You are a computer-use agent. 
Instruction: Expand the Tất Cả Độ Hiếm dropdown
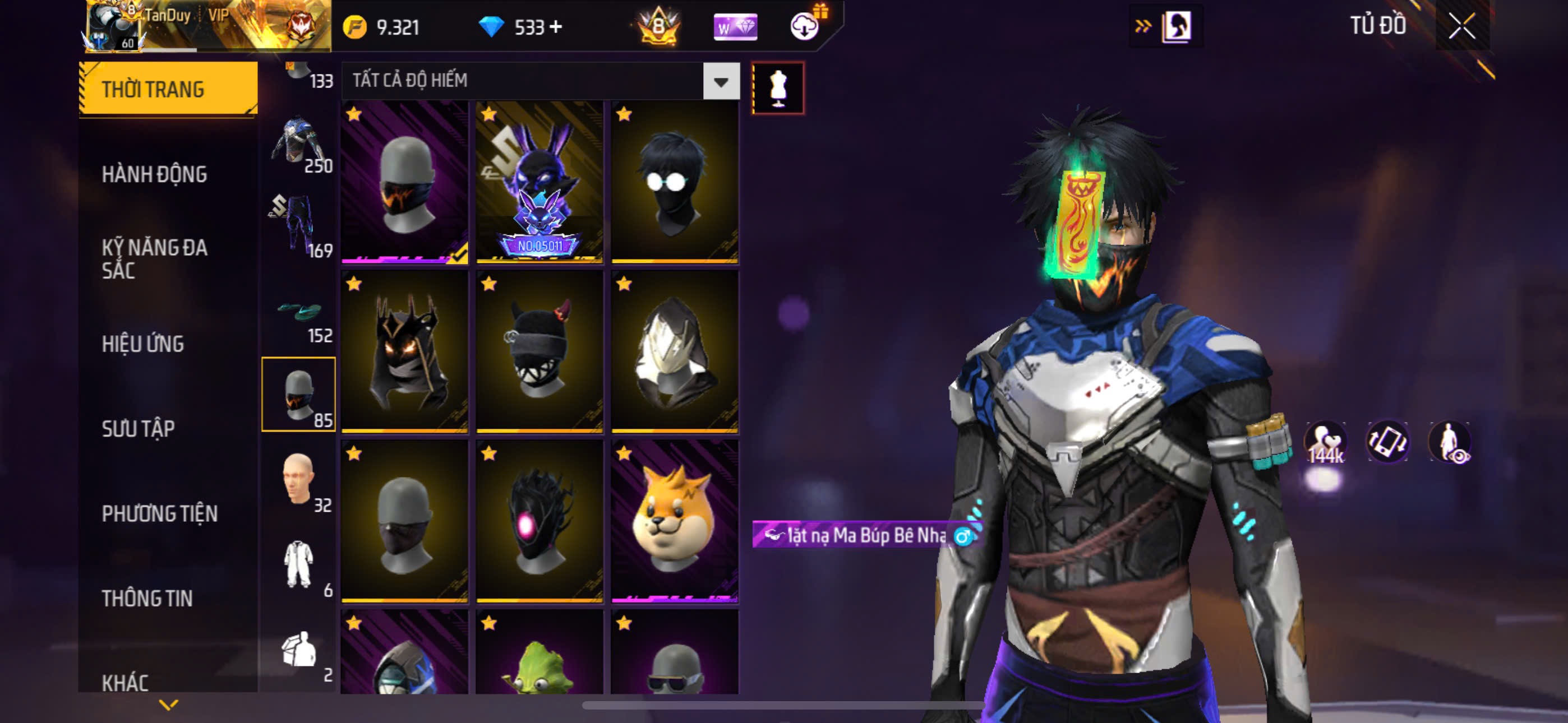721,81
